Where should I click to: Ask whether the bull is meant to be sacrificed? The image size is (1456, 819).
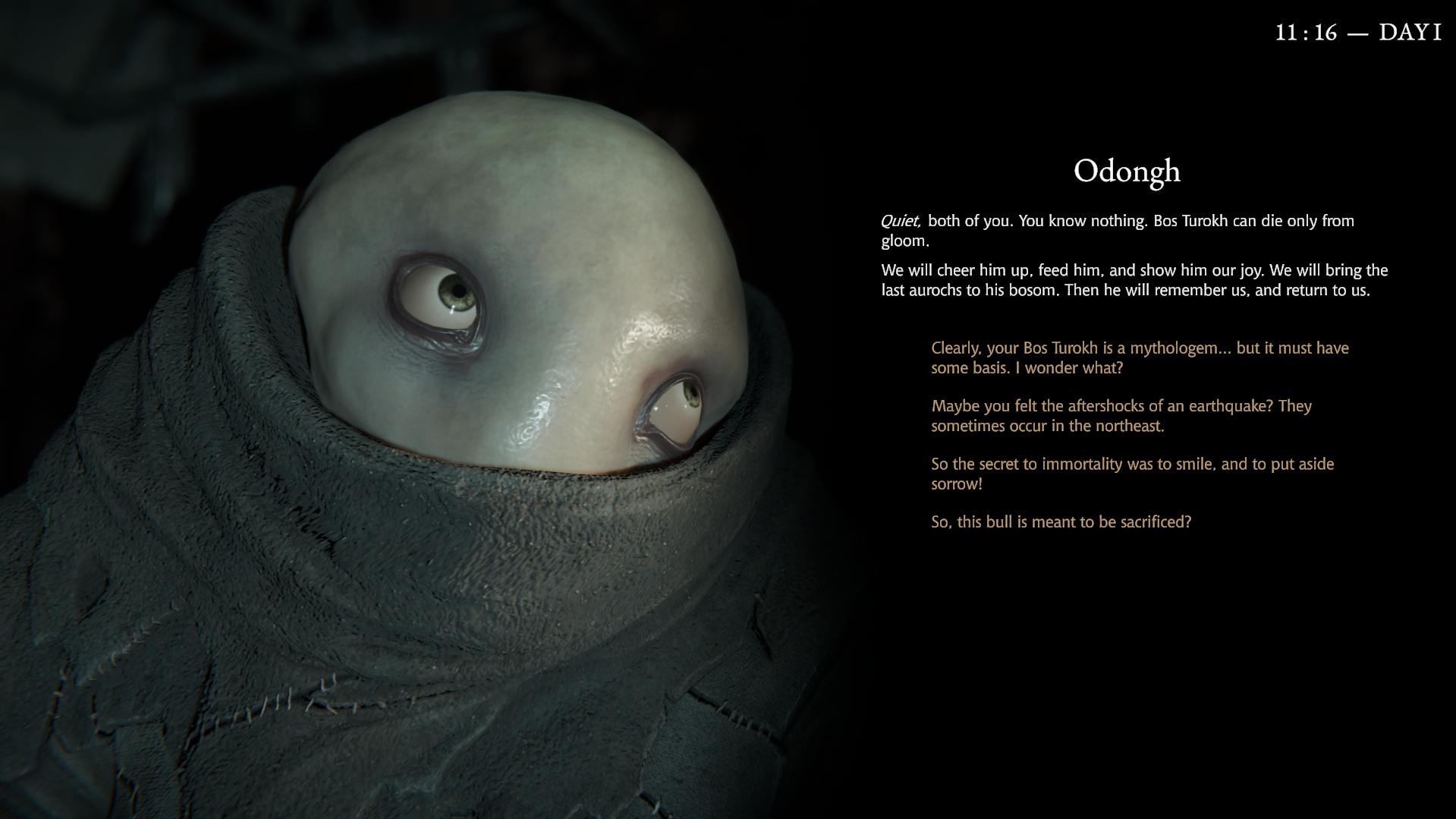pos(1061,522)
